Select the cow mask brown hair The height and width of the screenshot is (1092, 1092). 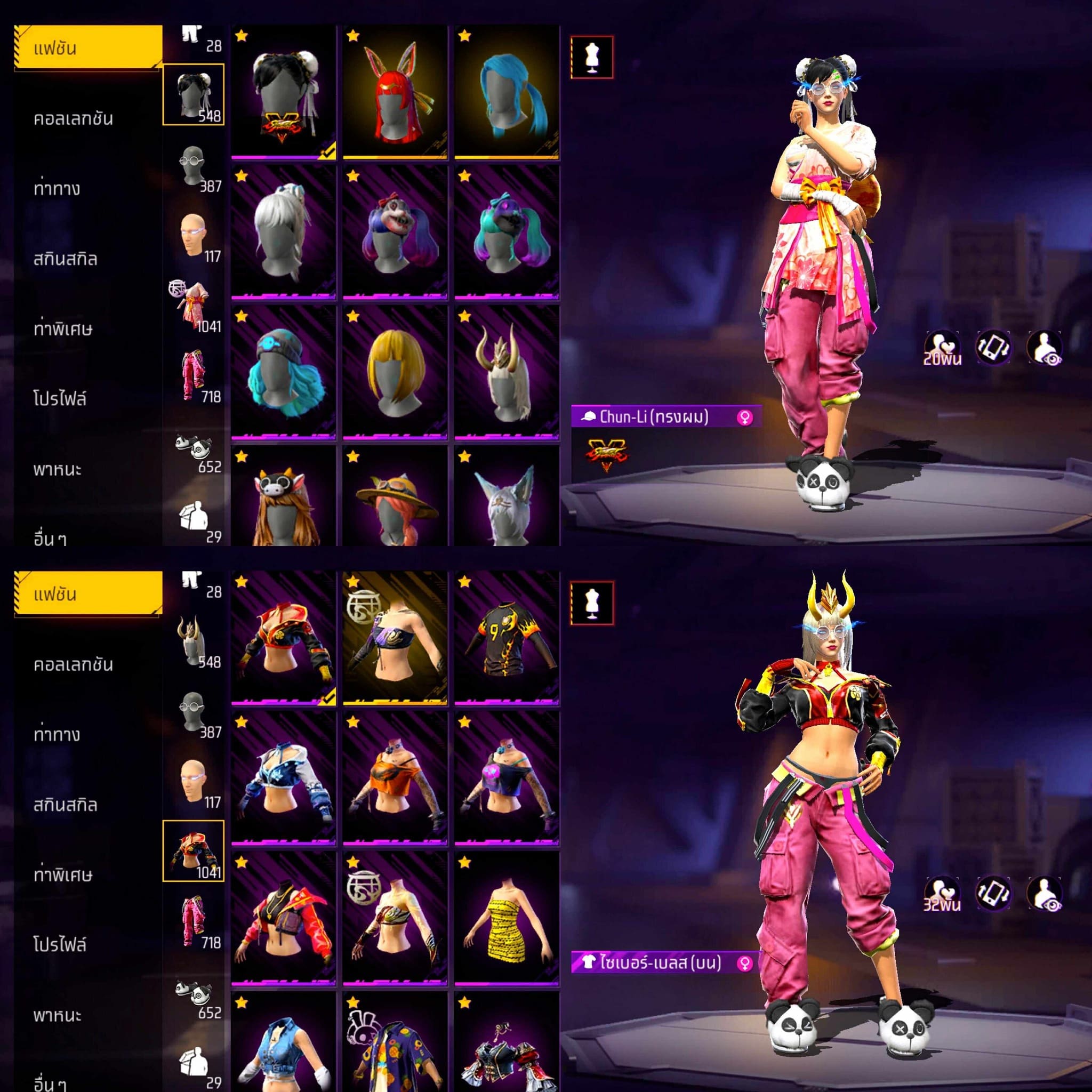tap(283, 497)
